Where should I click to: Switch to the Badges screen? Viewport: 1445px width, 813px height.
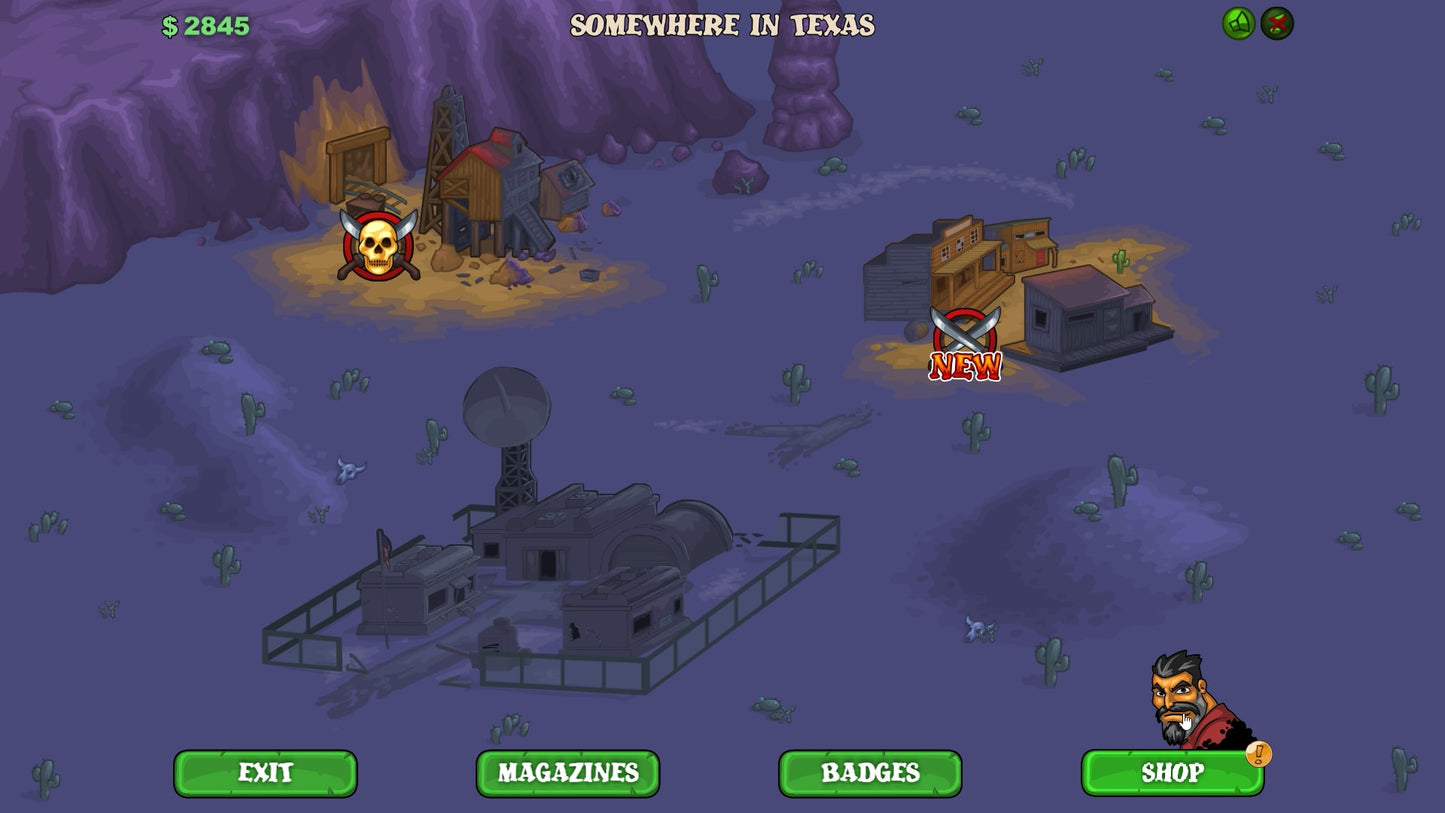(869, 772)
